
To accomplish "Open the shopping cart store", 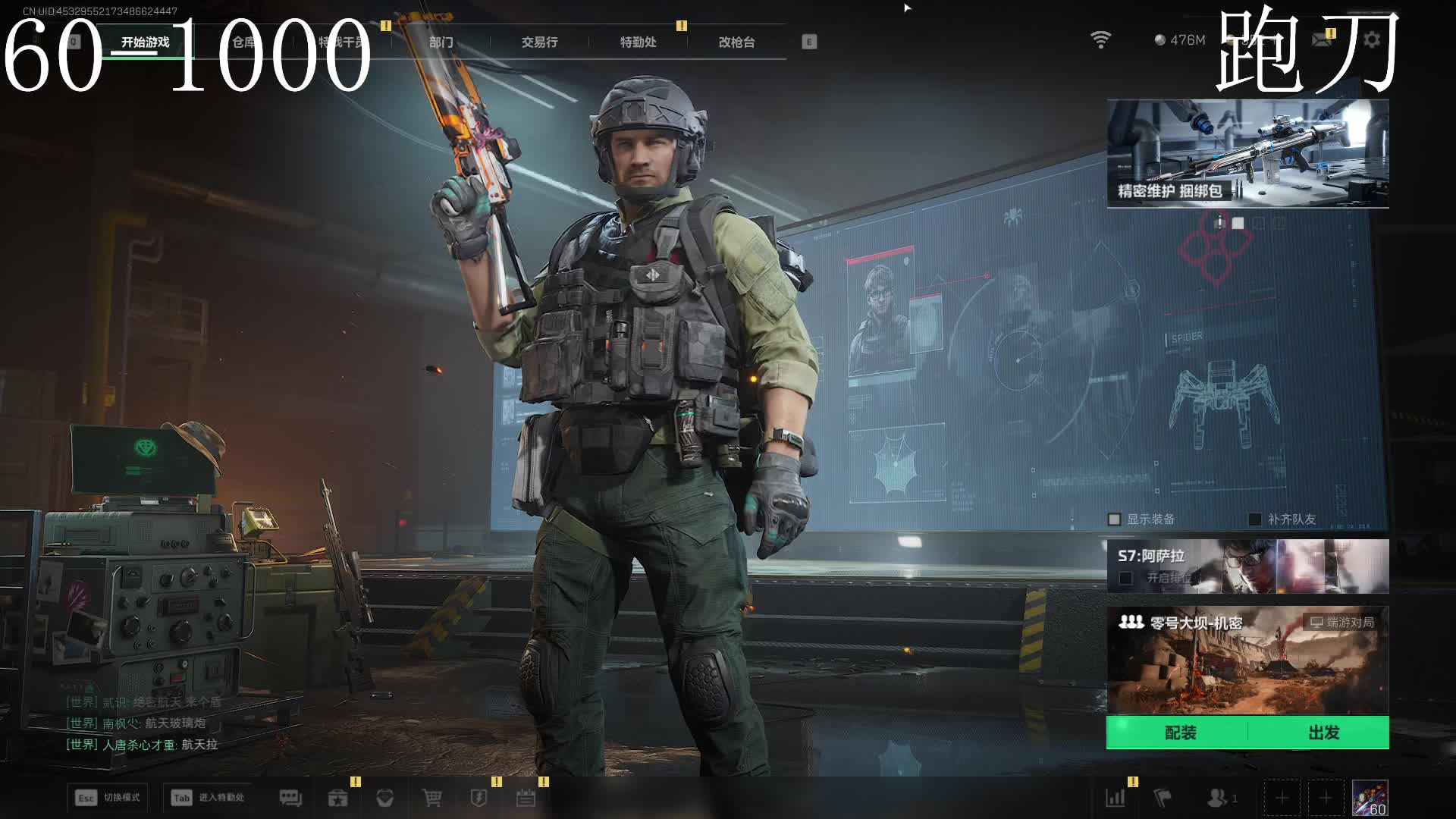I will click(x=432, y=798).
